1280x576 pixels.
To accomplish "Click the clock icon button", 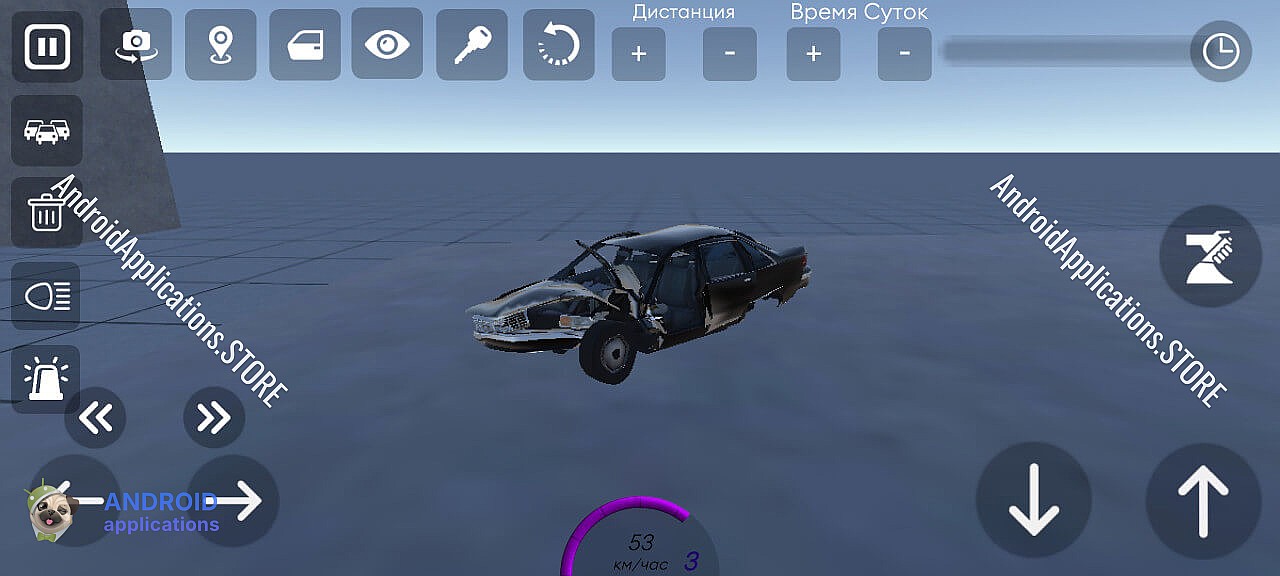I will [x=1220, y=51].
